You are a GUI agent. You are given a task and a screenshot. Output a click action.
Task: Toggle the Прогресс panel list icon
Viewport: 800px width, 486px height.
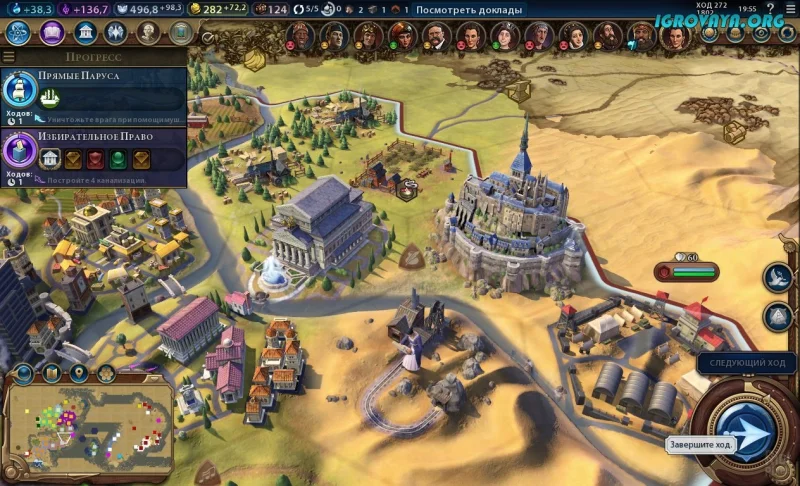tap(9, 57)
